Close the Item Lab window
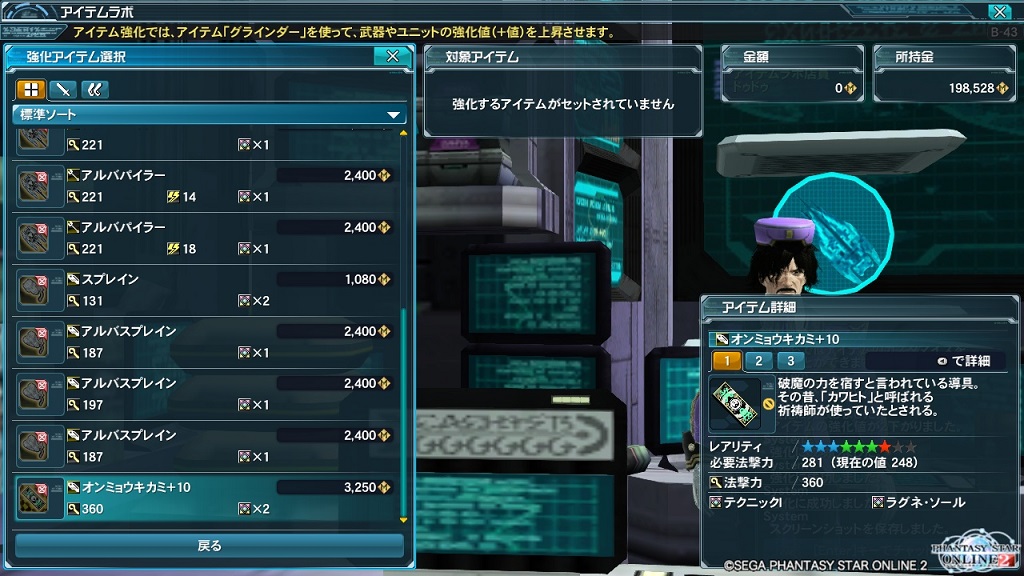Image resolution: width=1024 pixels, height=576 pixels. click(997, 12)
